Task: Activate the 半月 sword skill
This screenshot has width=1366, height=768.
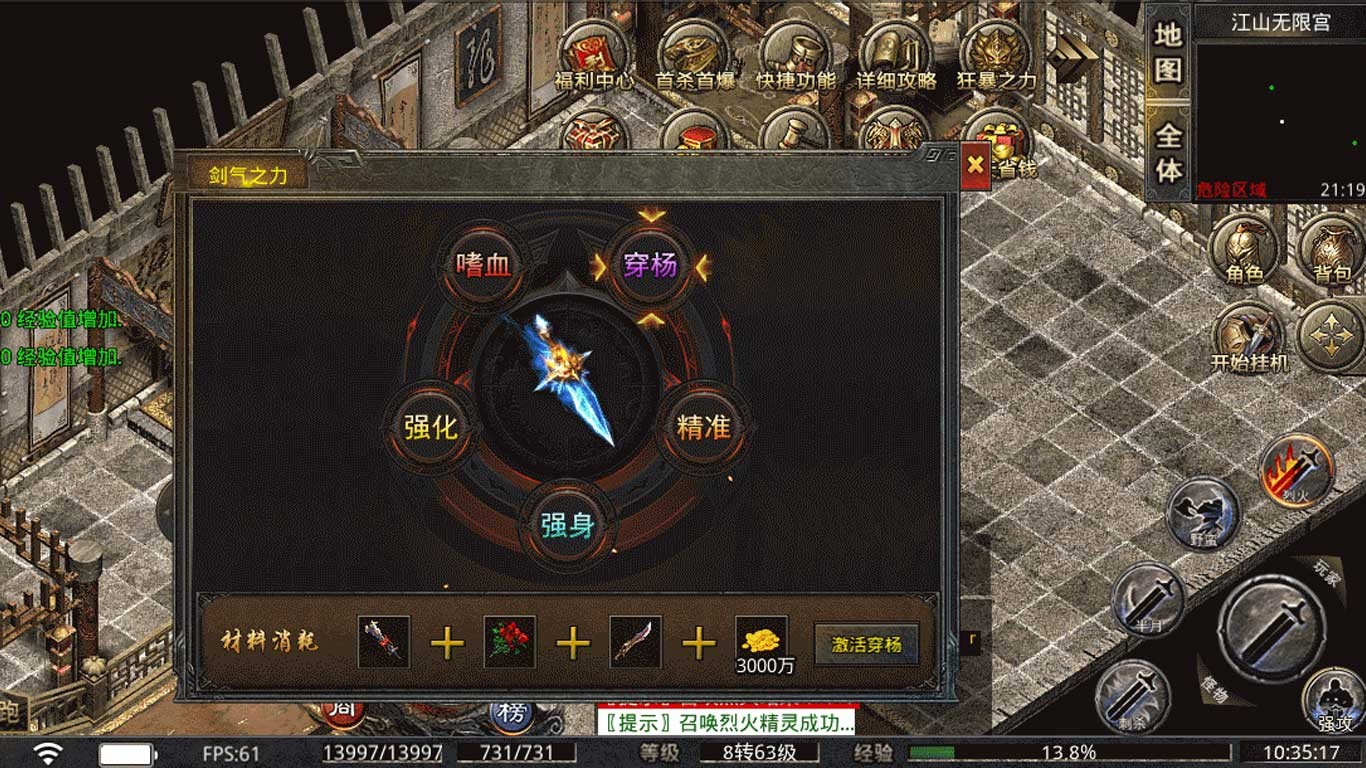Action: click(1148, 599)
